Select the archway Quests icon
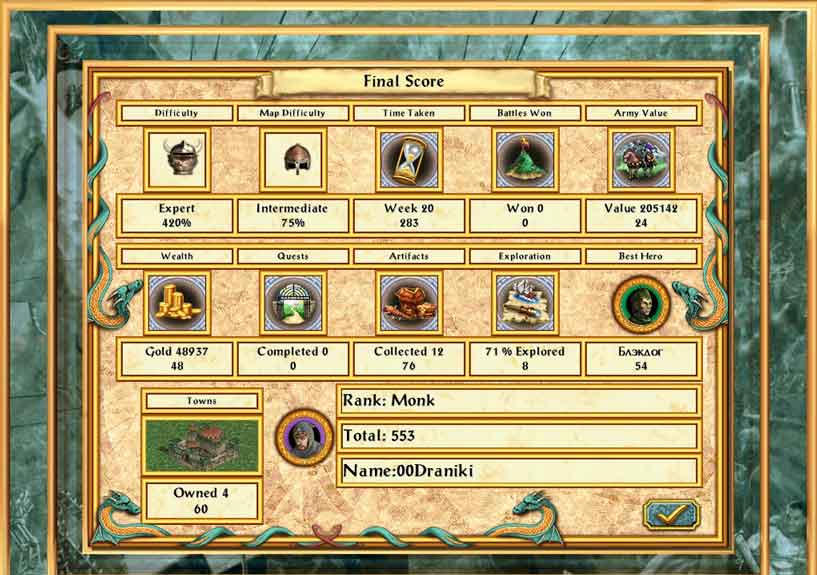Image resolution: width=817 pixels, height=575 pixels. (293, 303)
